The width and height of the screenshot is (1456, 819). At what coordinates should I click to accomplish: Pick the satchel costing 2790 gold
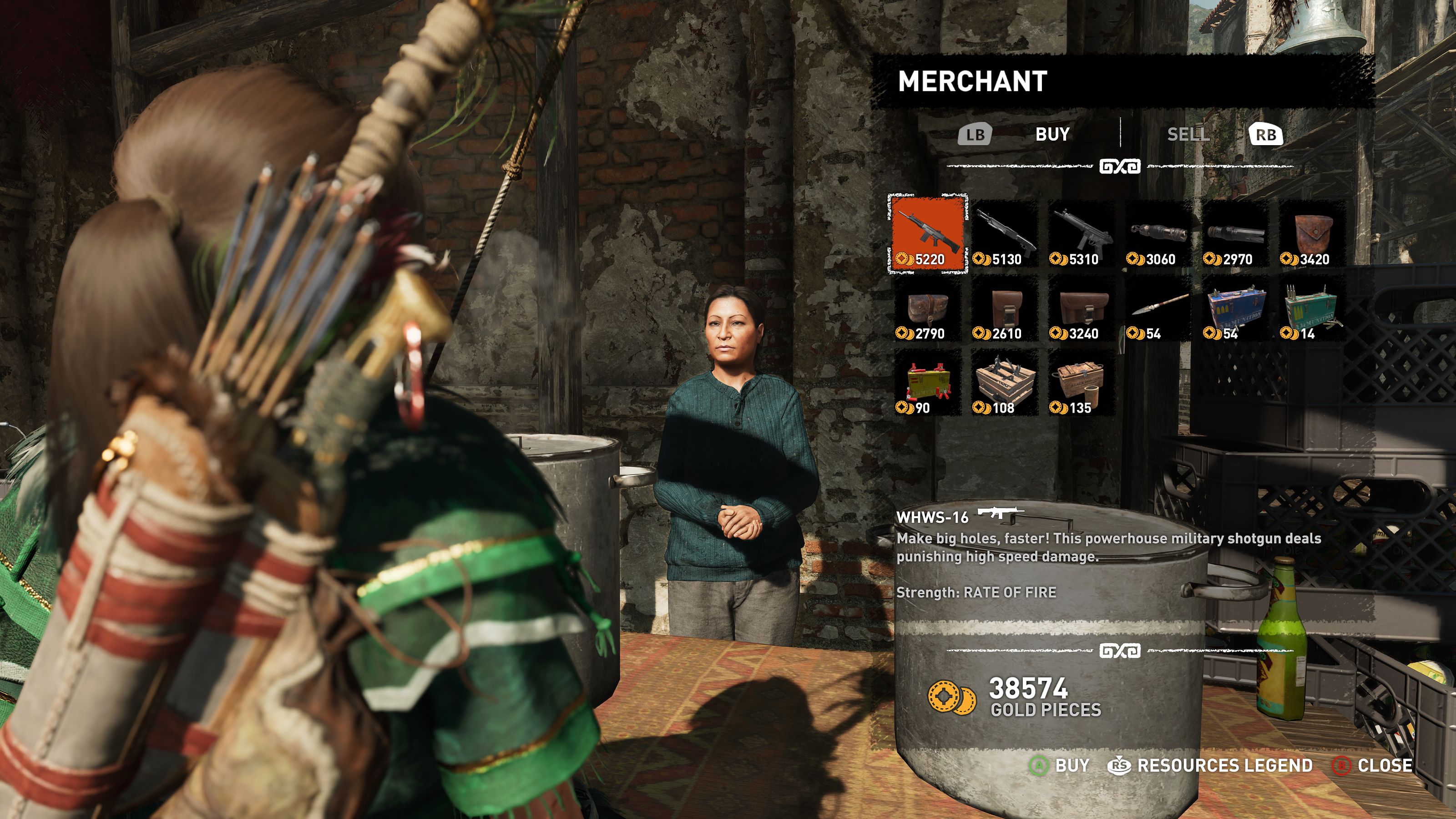[x=928, y=308]
